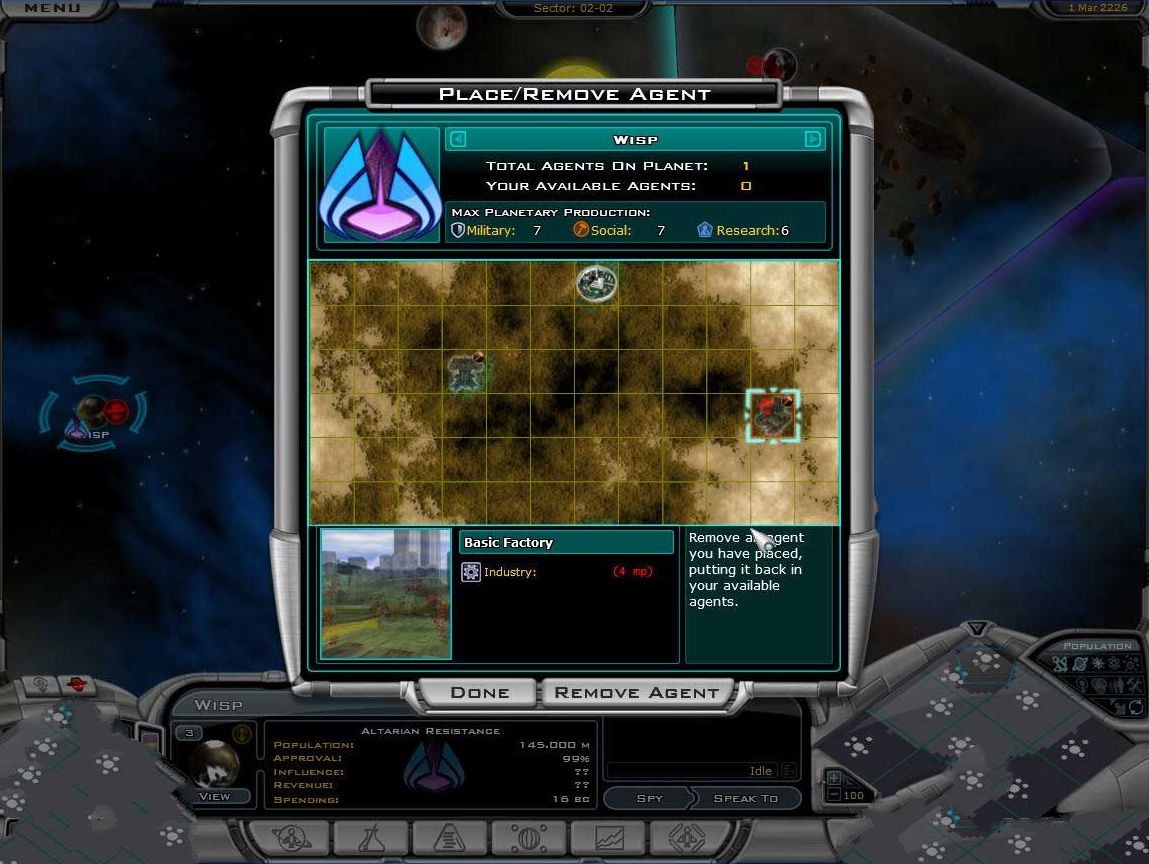Open the globe icon in the bottom bar

528,838
